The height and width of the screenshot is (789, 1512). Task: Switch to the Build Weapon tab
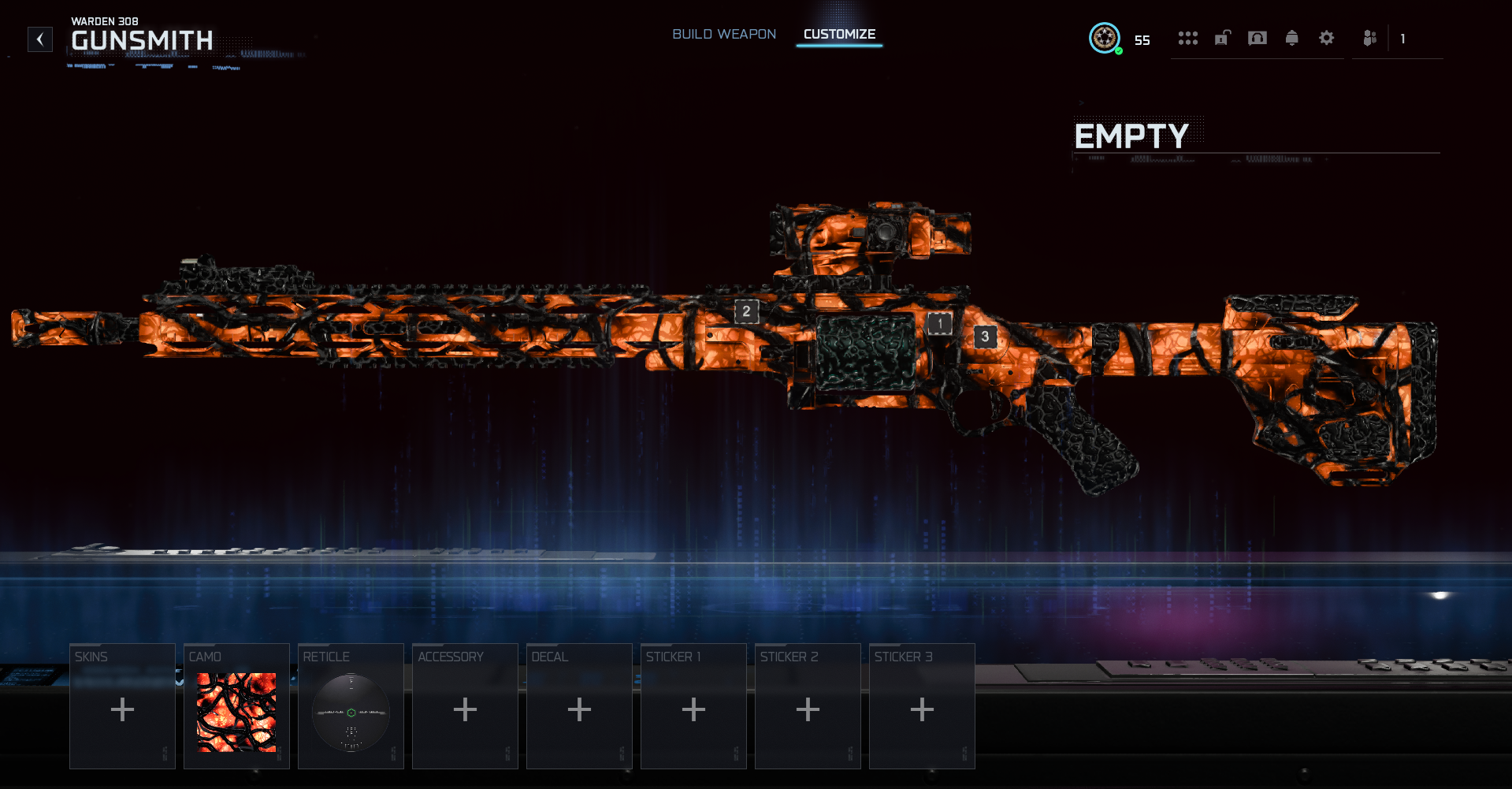pos(723,35)
